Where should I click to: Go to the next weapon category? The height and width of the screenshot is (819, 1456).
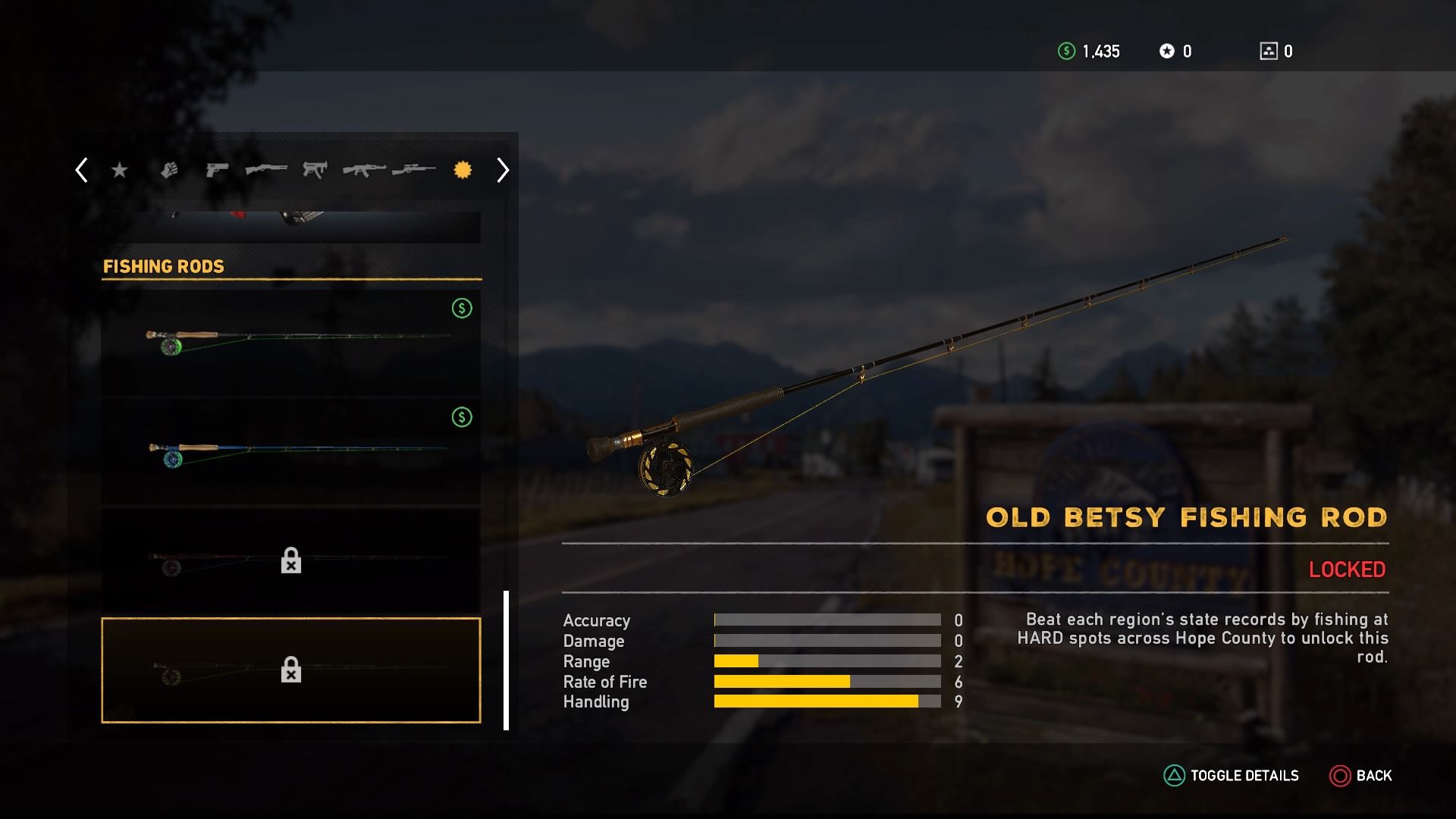[502, 170]
